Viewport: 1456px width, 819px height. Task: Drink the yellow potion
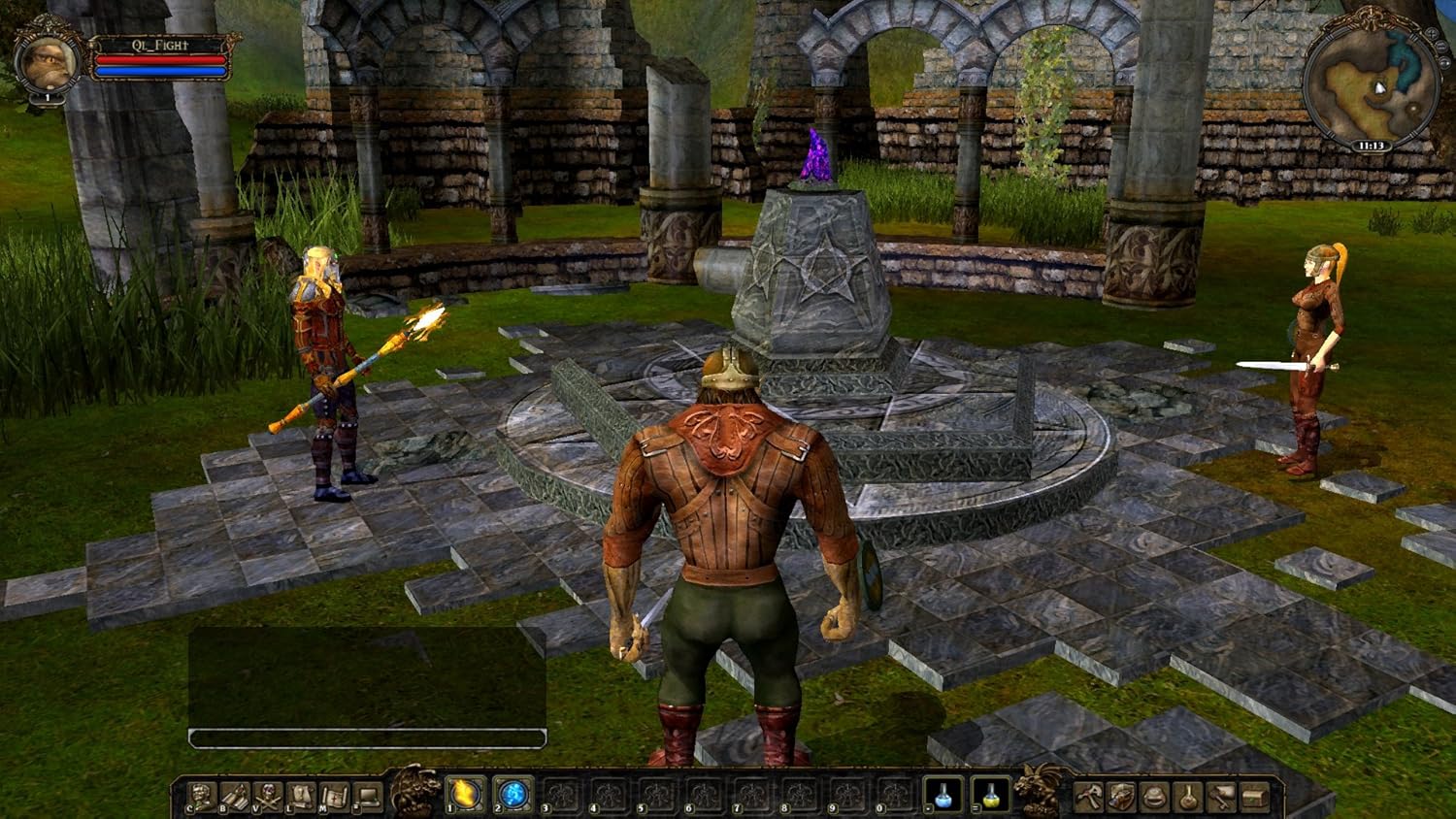[x=989, y=795]
